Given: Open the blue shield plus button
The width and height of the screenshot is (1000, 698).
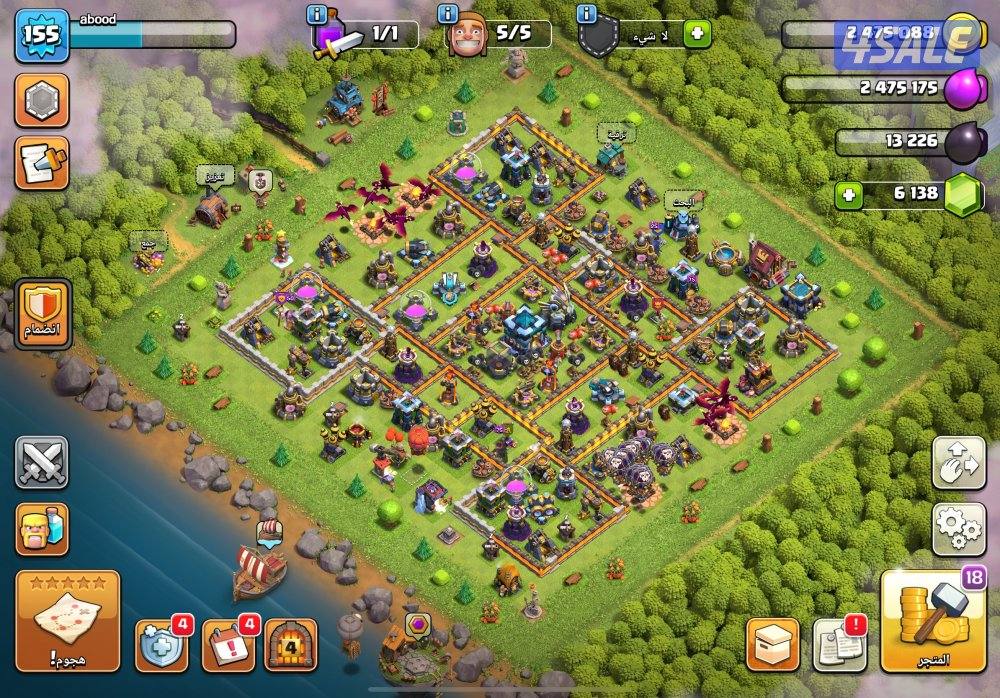Looking at the screenshot, I should [x=162, y=645].
